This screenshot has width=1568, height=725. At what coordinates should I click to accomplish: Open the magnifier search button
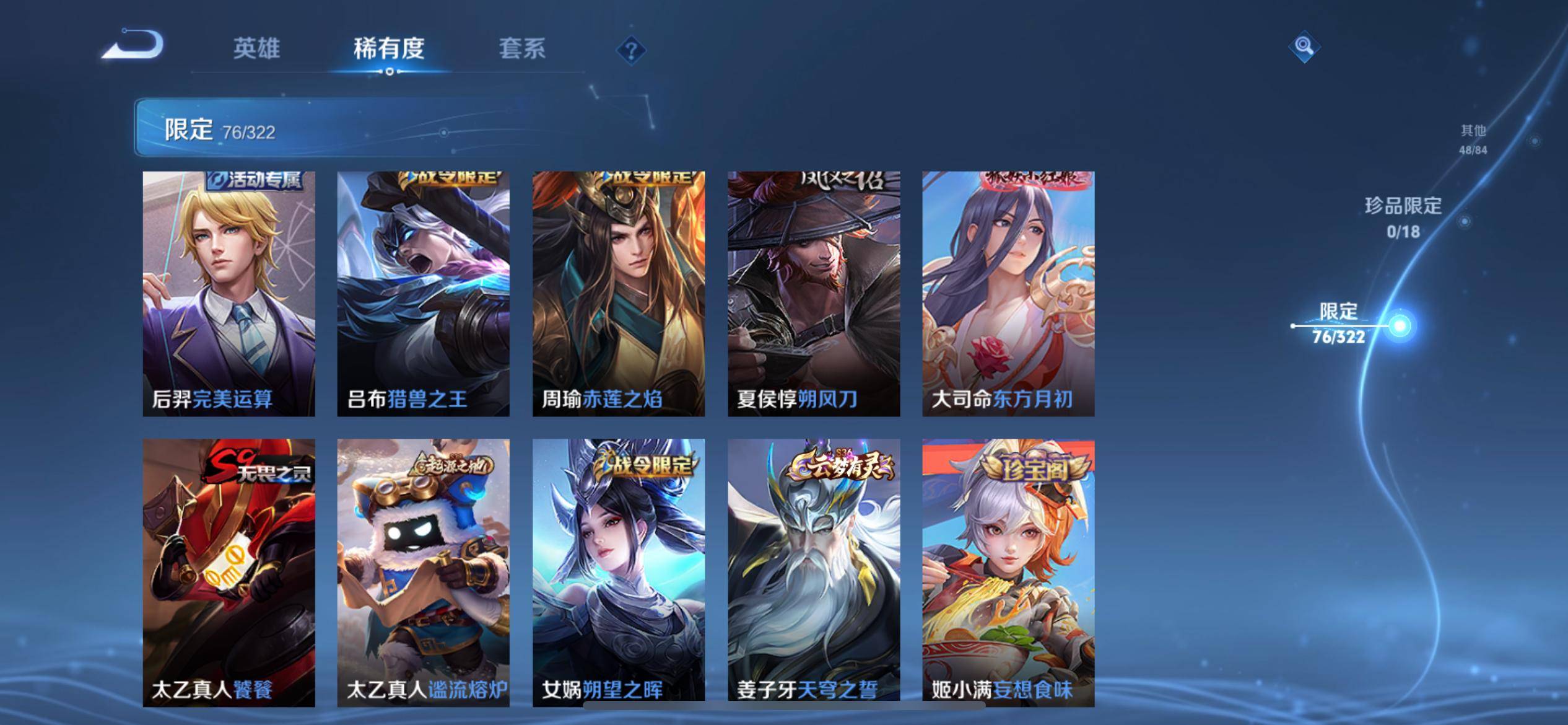tap(1304, 46)
